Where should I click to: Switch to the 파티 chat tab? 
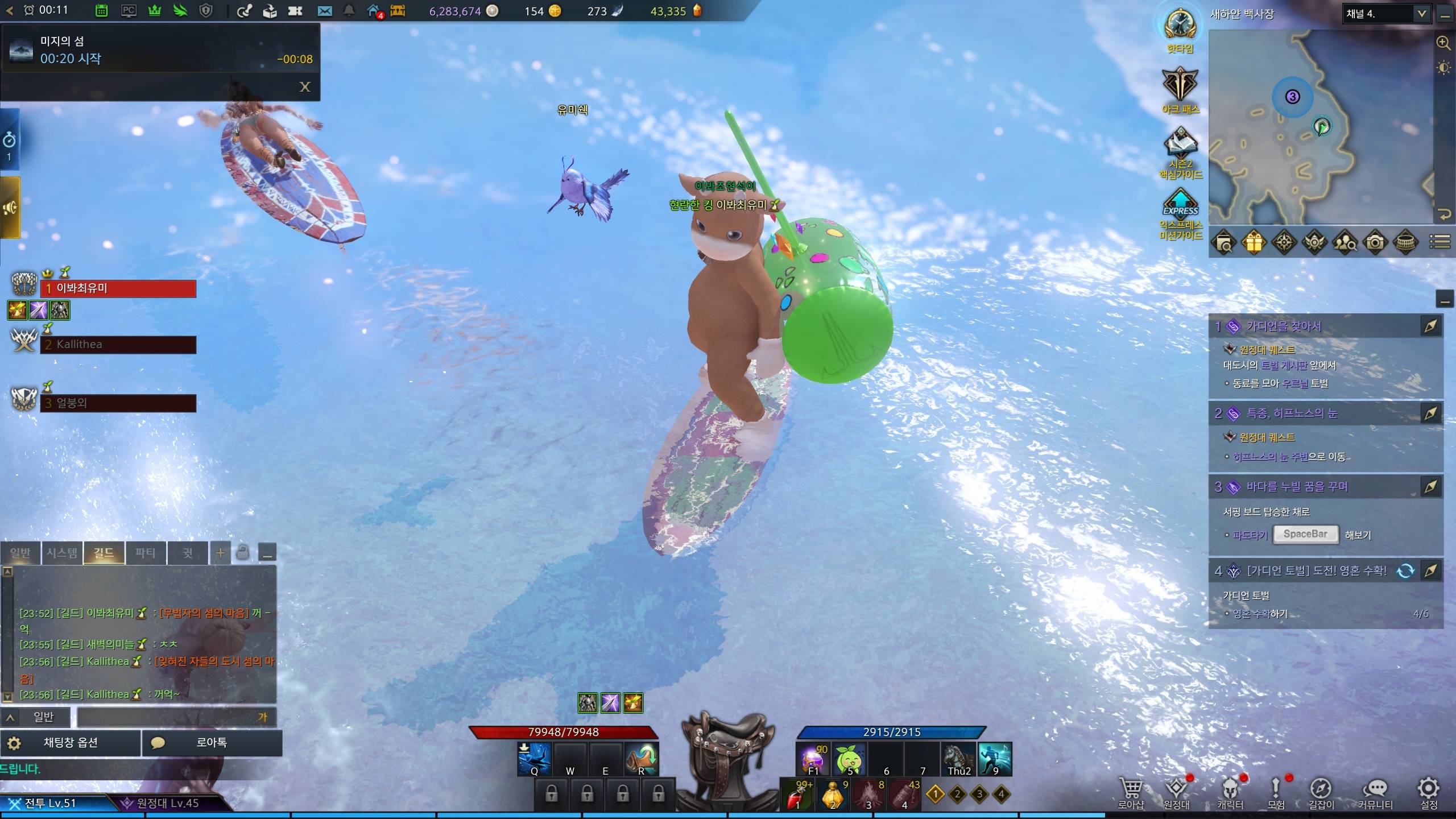pos(145,552)
